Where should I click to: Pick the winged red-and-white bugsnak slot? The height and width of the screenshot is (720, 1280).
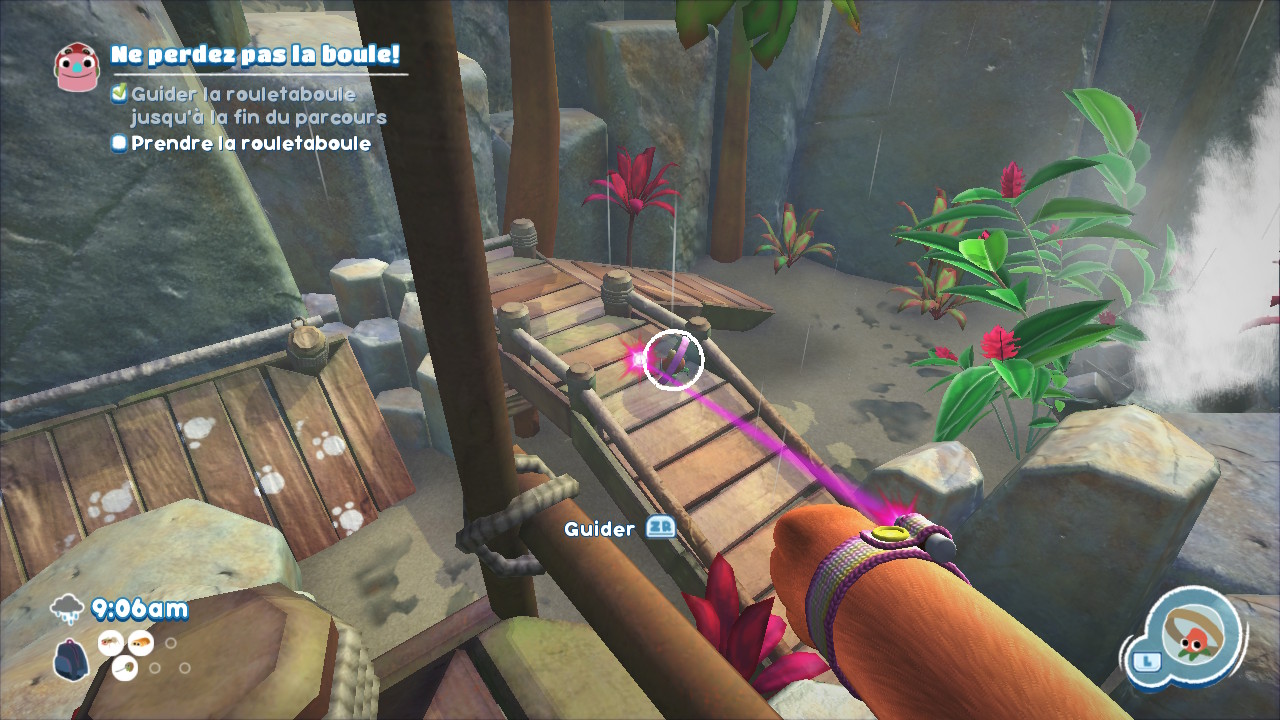(110, 643)
